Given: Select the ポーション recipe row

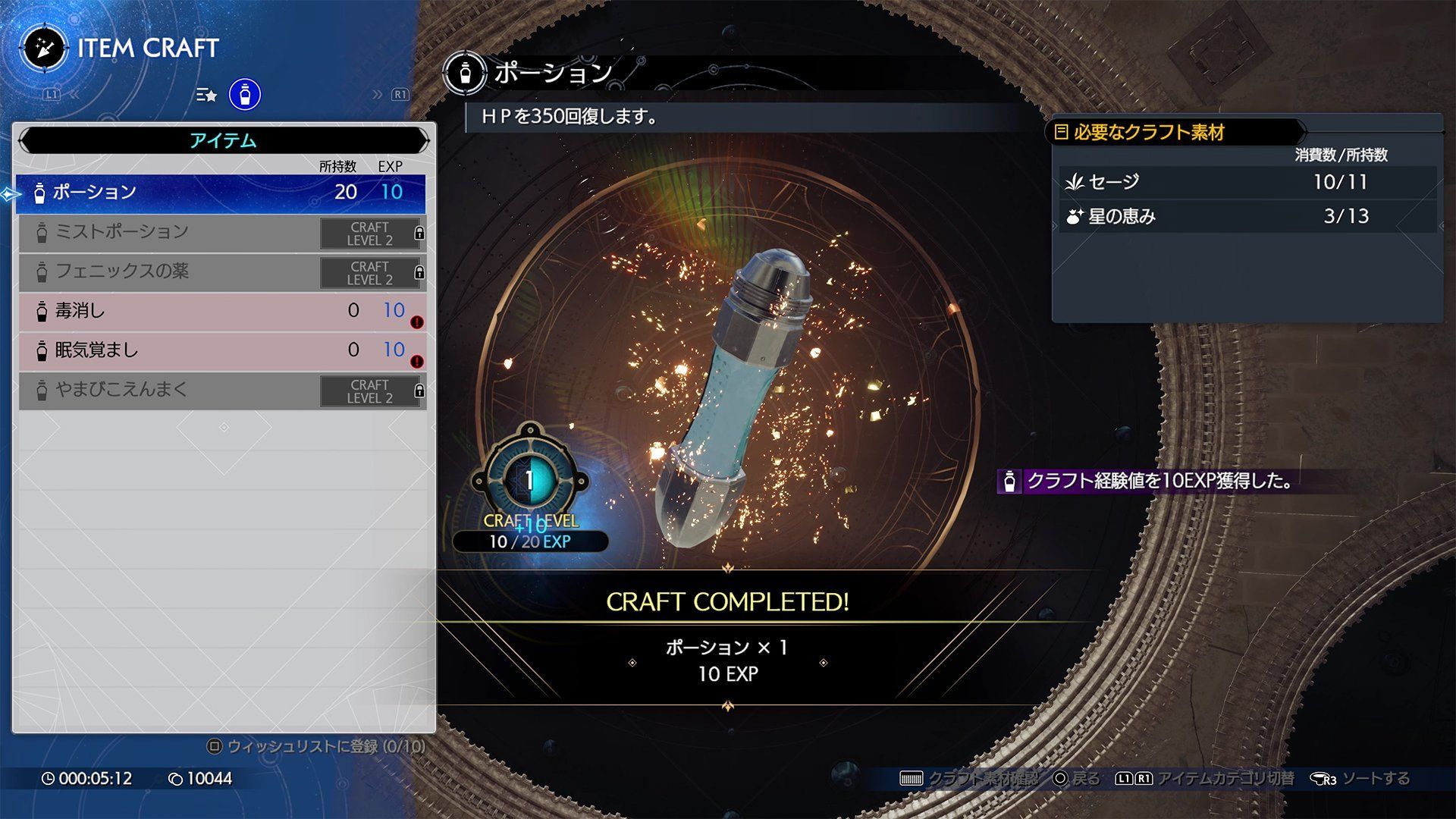Looking at the screenshot, I should coord(220,193).
